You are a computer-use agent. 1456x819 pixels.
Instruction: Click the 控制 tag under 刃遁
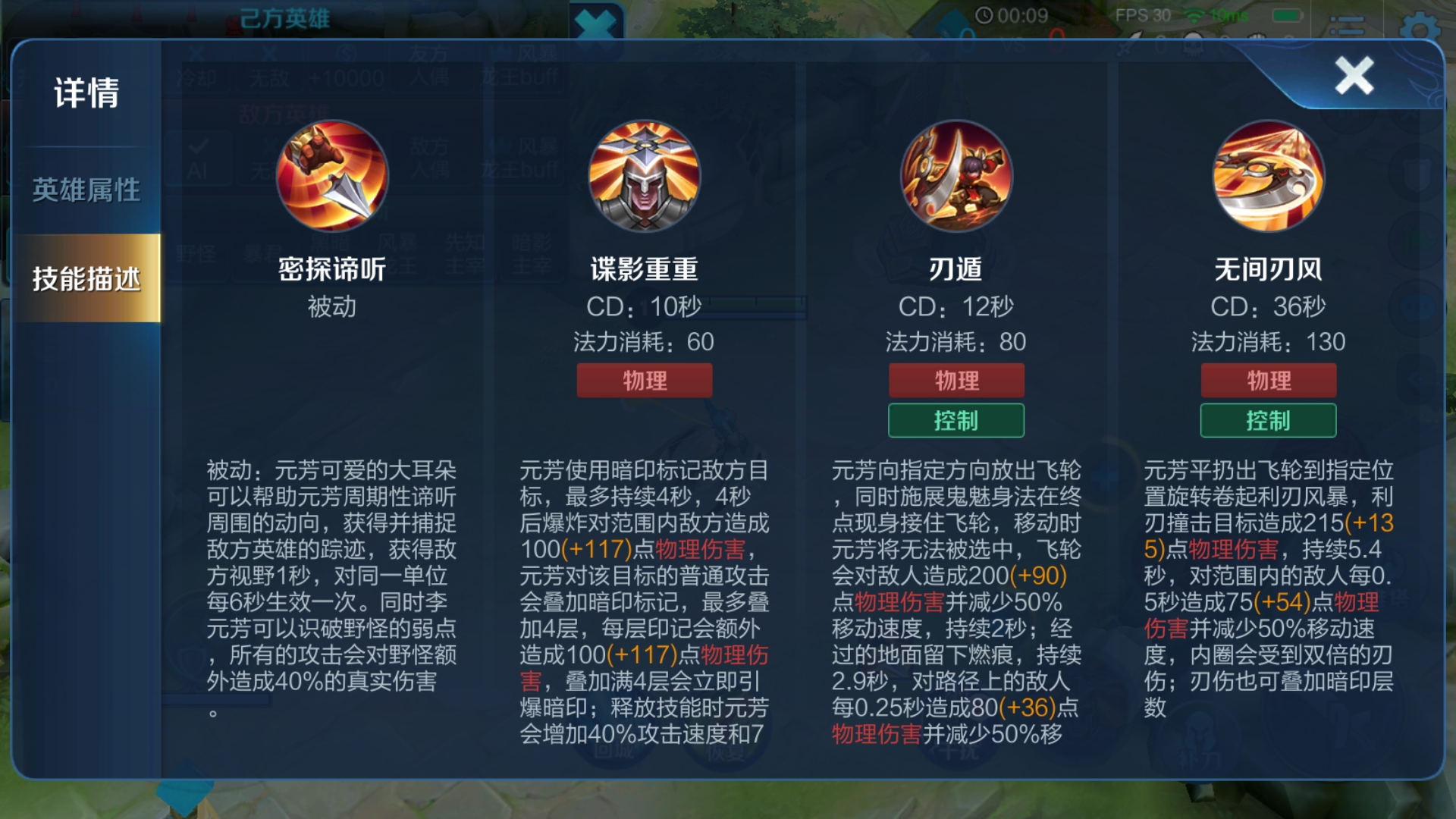[x=956, y=420]
